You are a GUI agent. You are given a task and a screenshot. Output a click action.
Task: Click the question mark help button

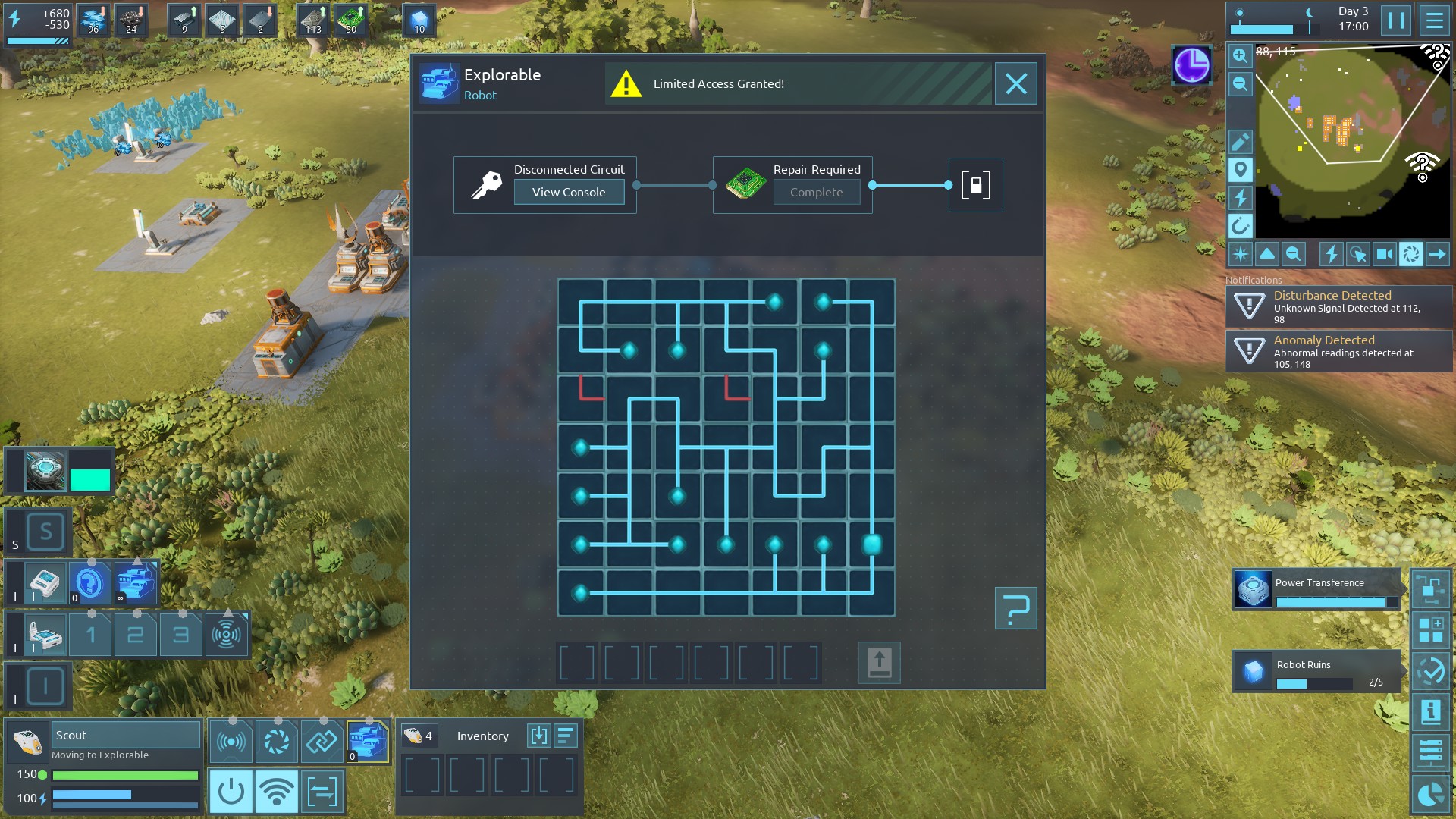(1015, 608)
